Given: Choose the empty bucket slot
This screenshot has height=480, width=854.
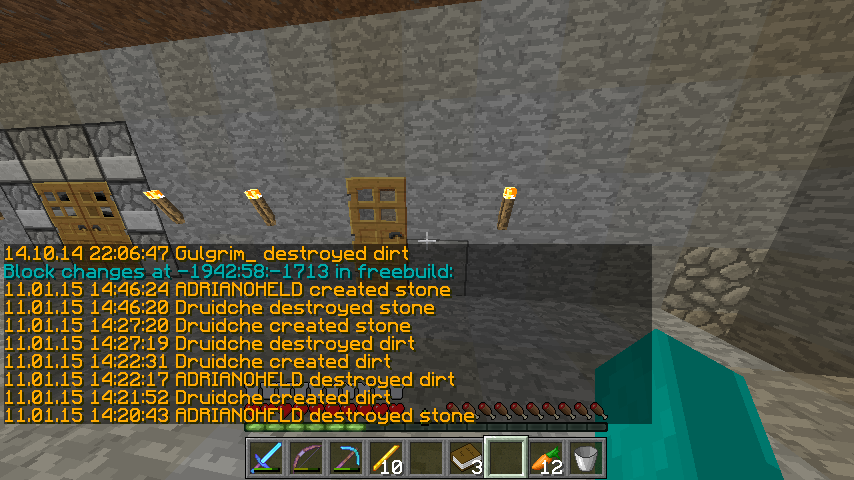Looking at the screenshot, I should tap(585, 458).
